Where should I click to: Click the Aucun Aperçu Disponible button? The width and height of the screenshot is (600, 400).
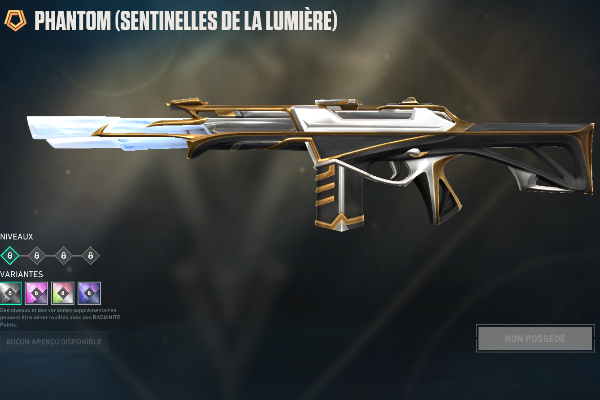click(x=52, y=342)
